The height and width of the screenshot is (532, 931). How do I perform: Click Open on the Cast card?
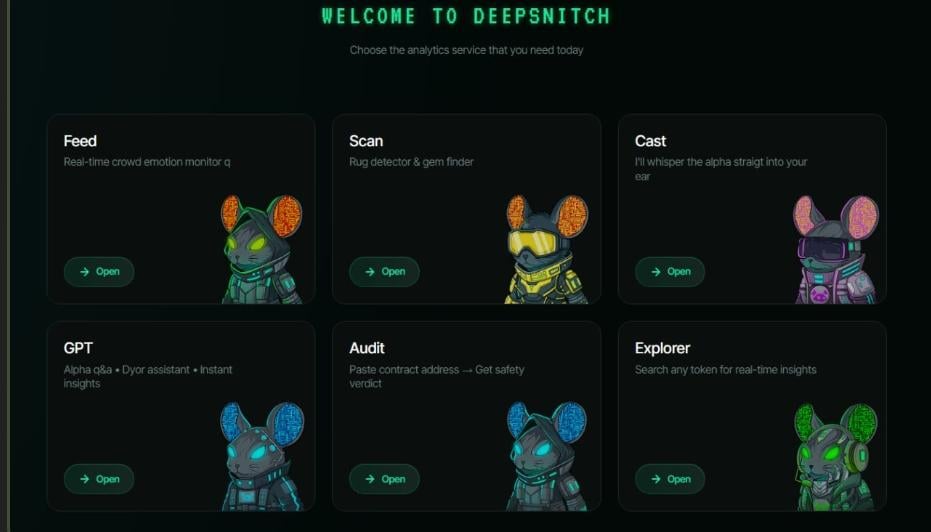[670, 272]
